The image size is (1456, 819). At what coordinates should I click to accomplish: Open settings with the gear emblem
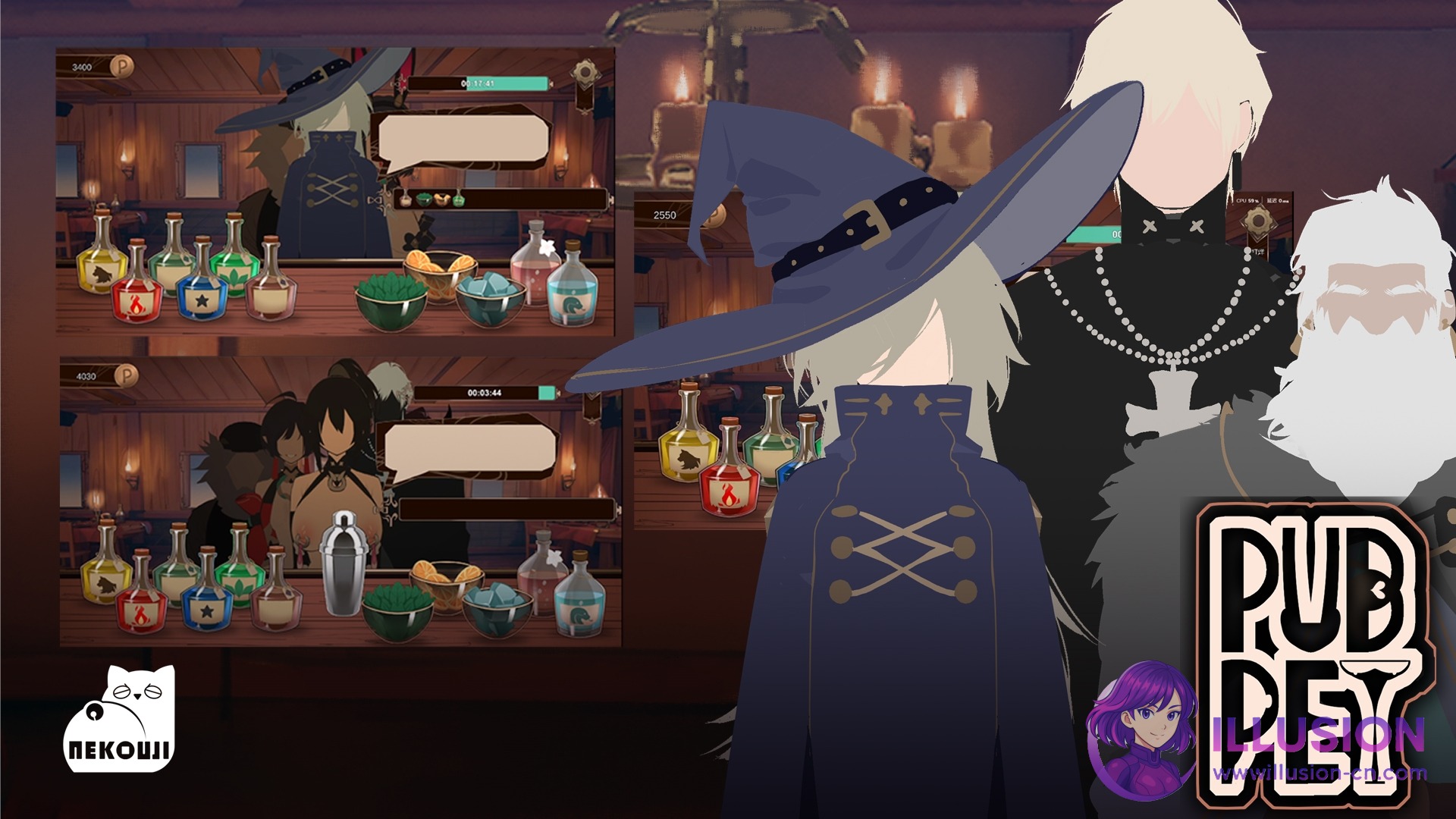(583, 72)
